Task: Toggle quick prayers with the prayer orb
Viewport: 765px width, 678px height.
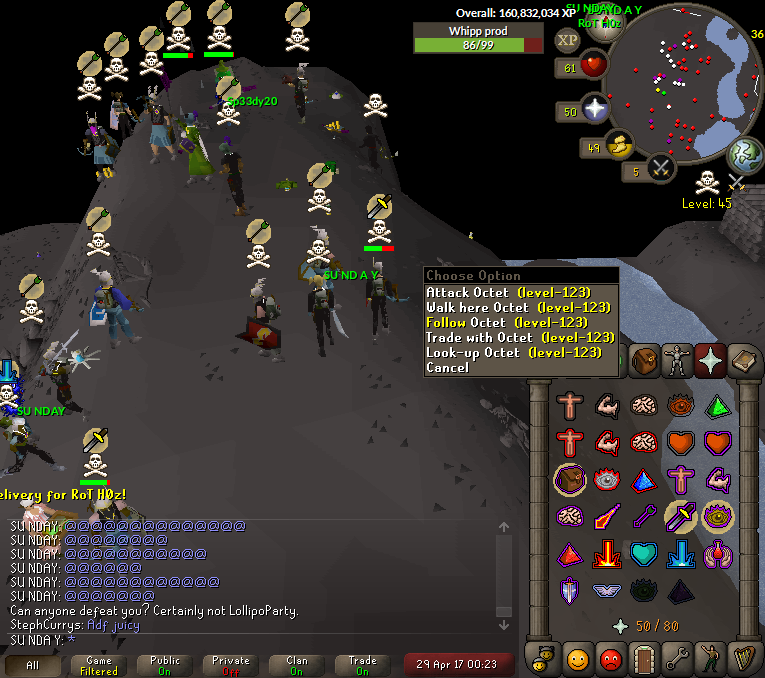Action: point(595,110)
